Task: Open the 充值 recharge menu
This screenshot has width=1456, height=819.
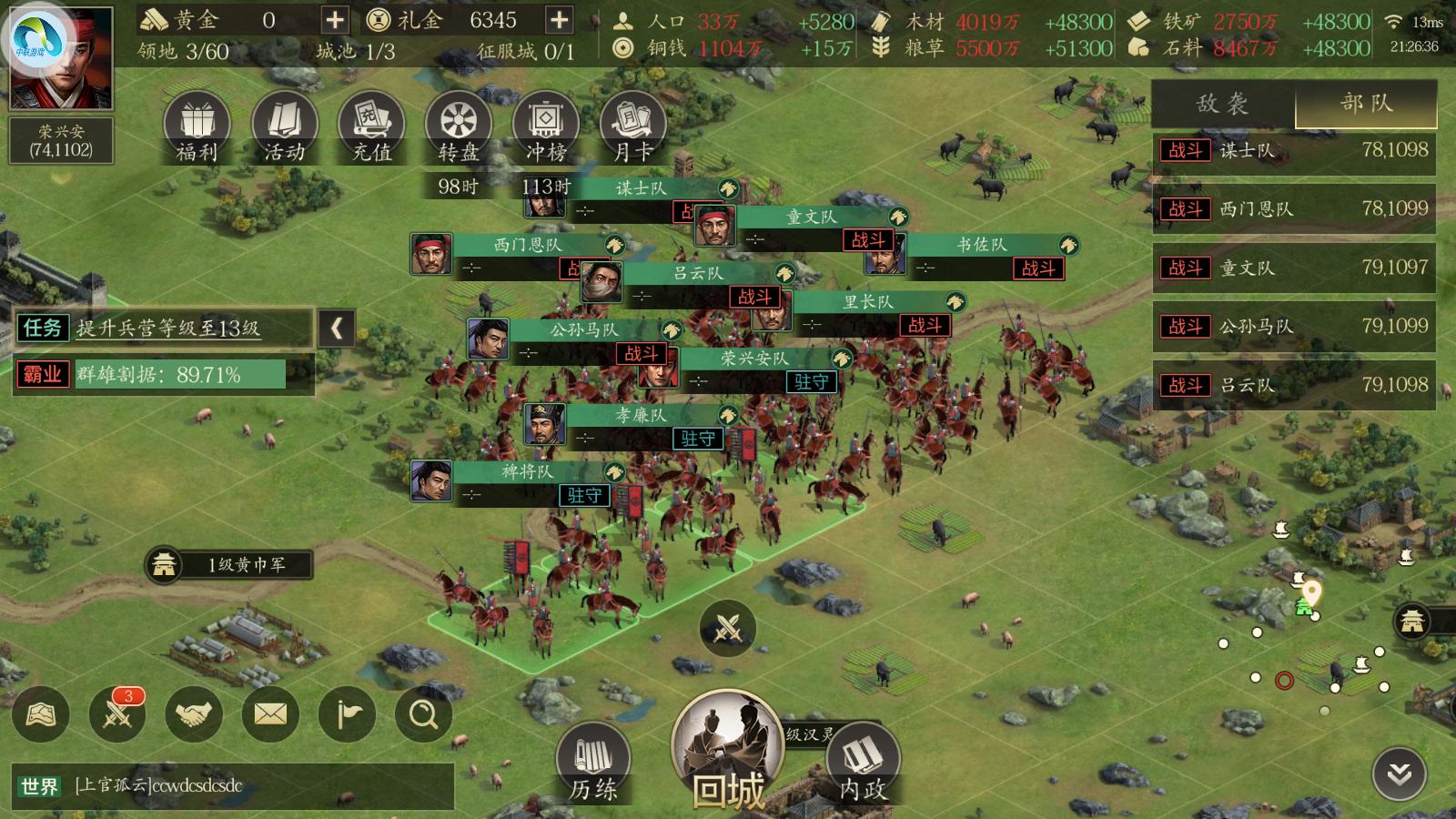Action: pyautogui.click(x=371, y=127)
